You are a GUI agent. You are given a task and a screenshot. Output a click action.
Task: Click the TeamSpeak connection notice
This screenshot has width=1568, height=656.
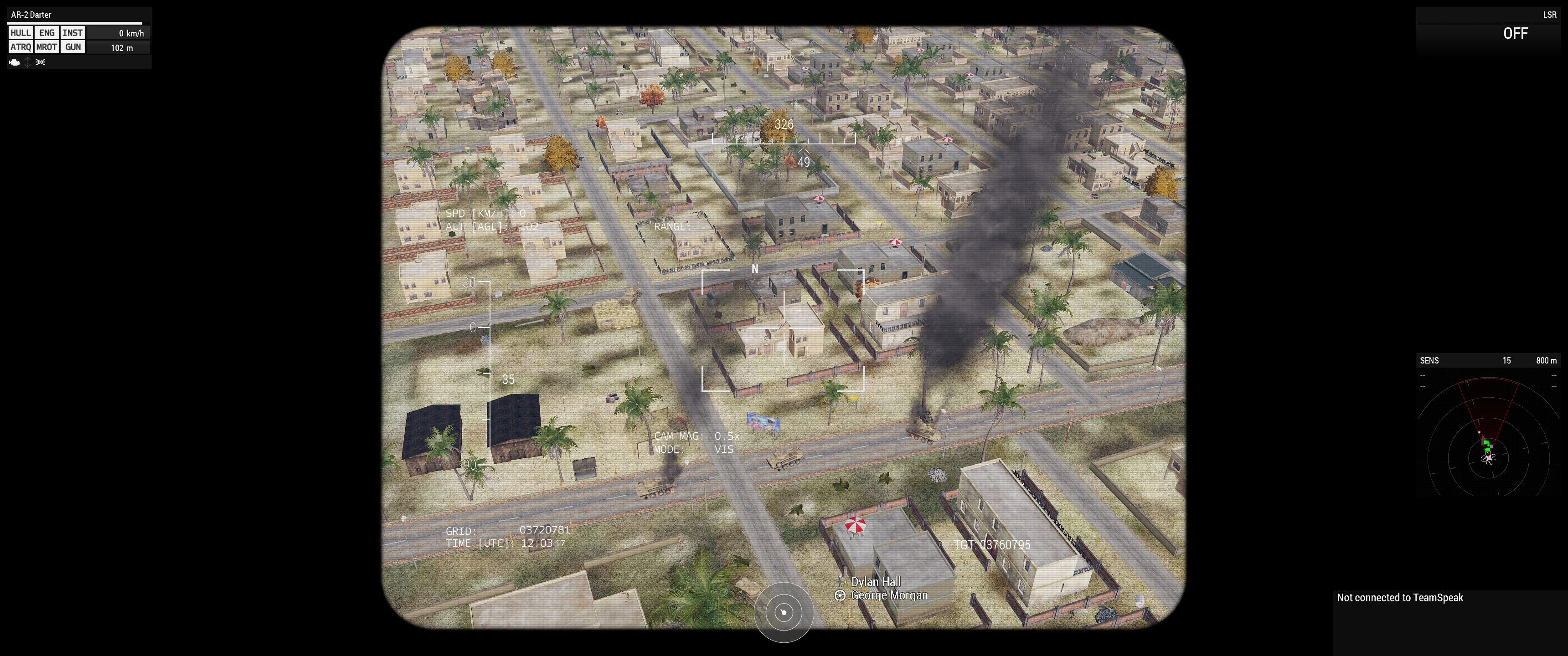point(1399,598)
